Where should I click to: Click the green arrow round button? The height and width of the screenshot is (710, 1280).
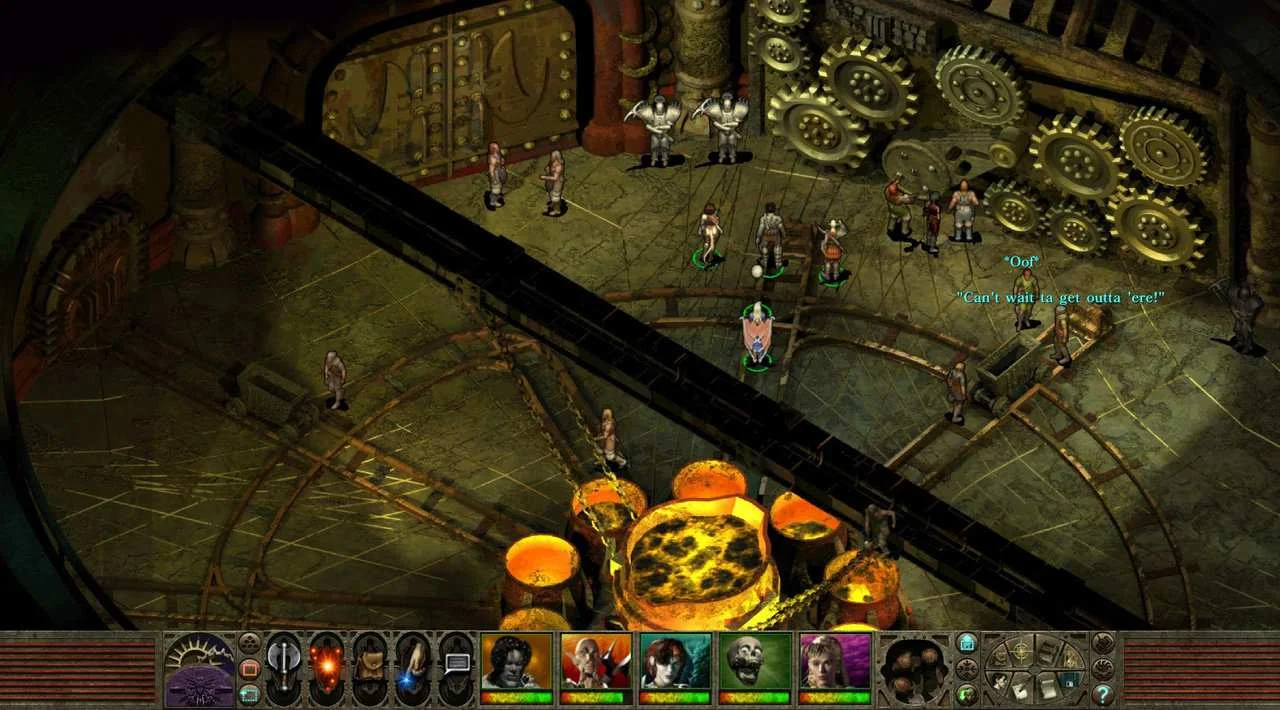point(967,693)
